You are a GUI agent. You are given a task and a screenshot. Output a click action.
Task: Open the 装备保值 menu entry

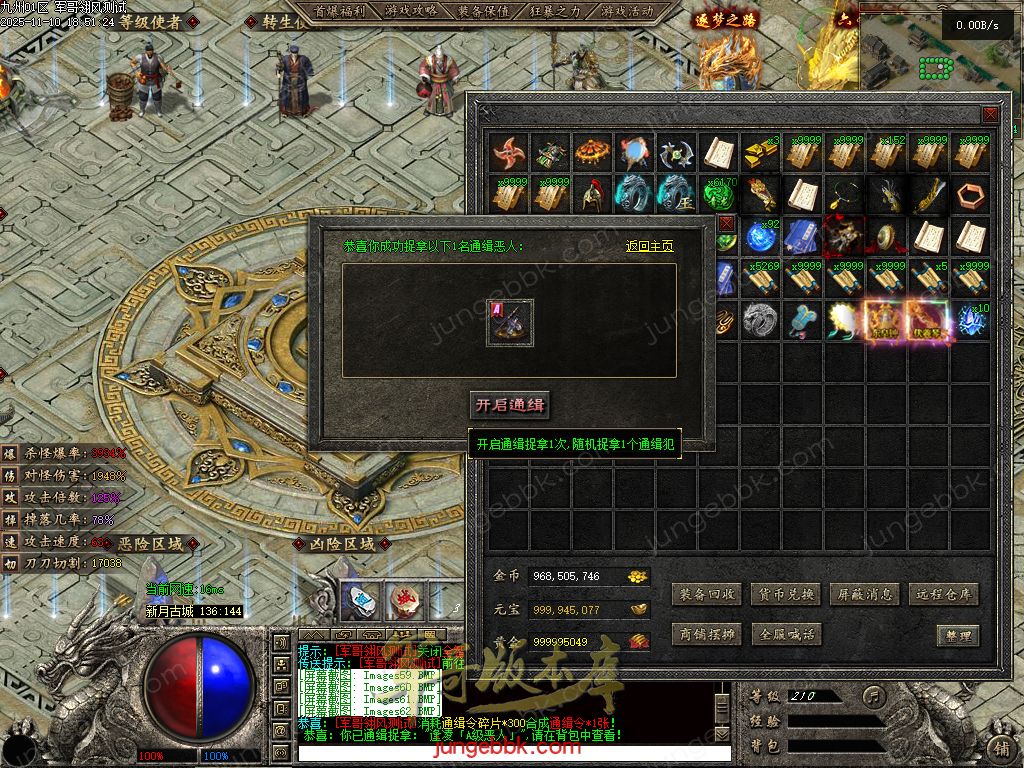[483, 11]
